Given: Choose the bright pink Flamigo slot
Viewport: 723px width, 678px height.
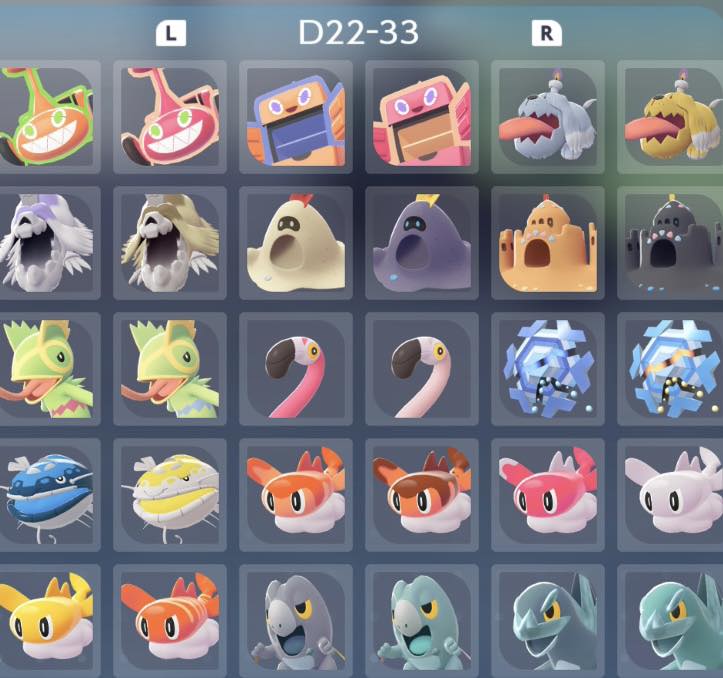Looking at the screenshot, I should tap(296, 368).
